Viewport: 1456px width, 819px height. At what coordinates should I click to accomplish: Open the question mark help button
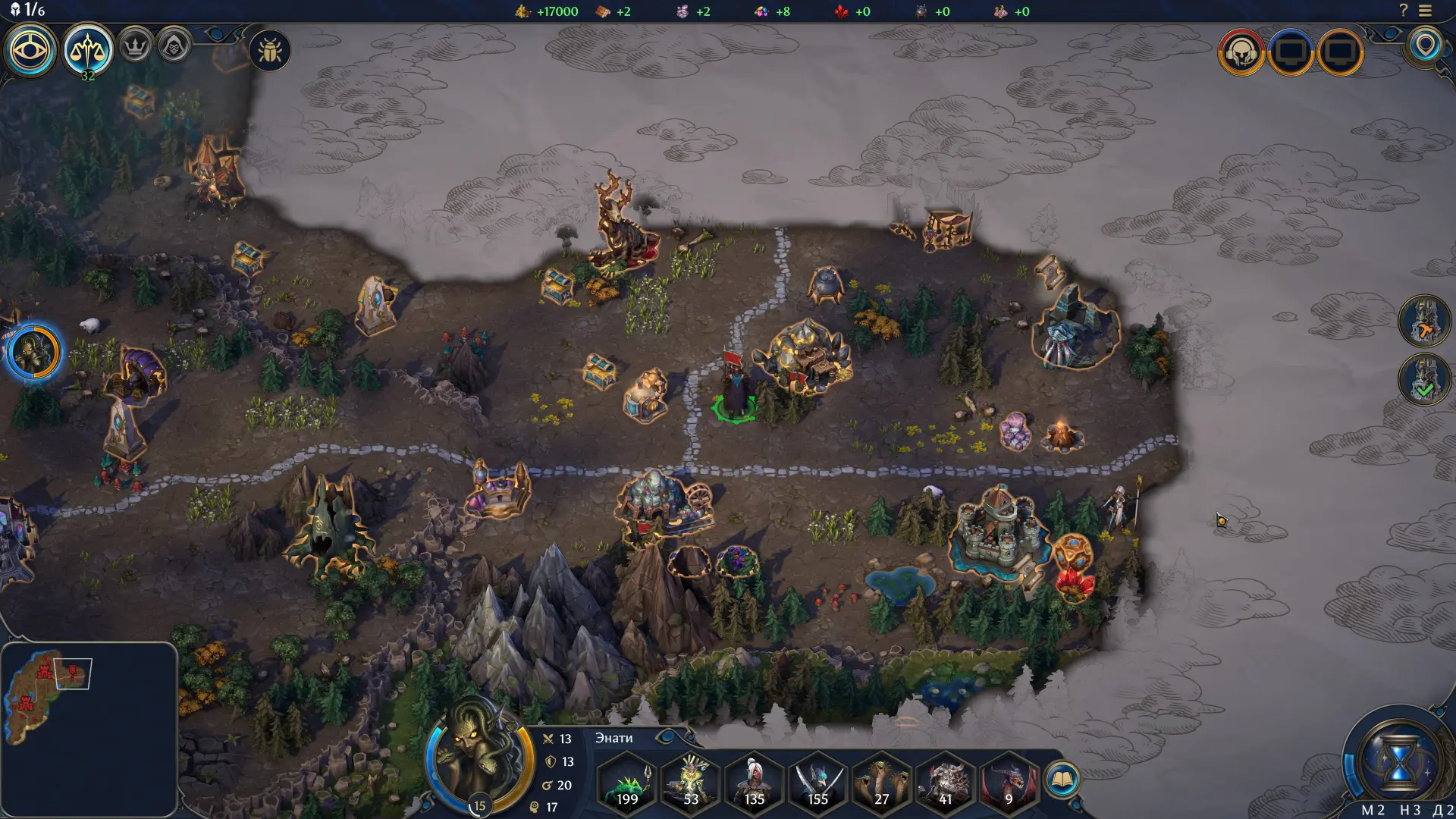click(1403, 11)
